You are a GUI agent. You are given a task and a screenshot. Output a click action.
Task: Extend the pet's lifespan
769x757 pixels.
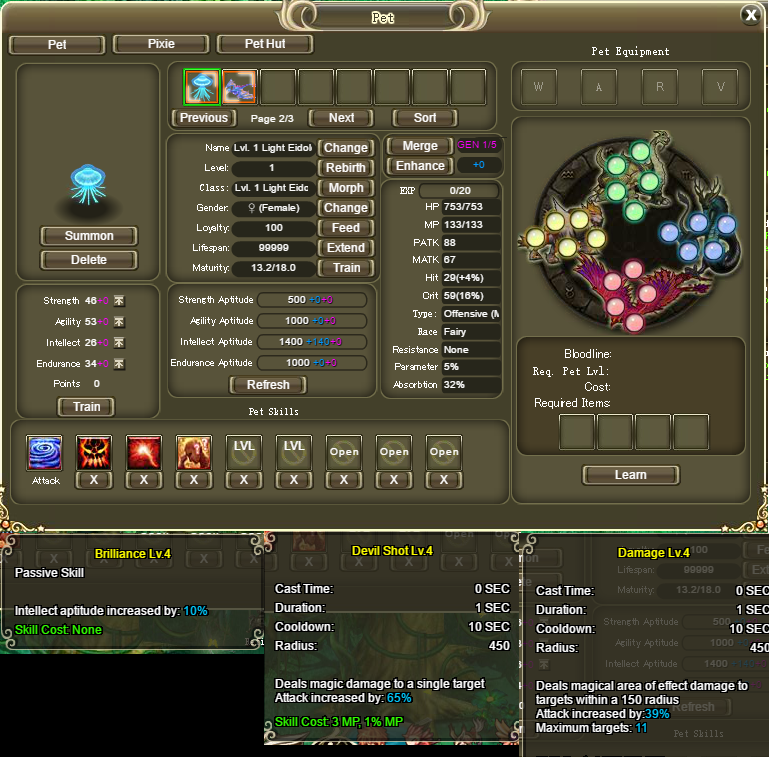click(x=346, y=248)
